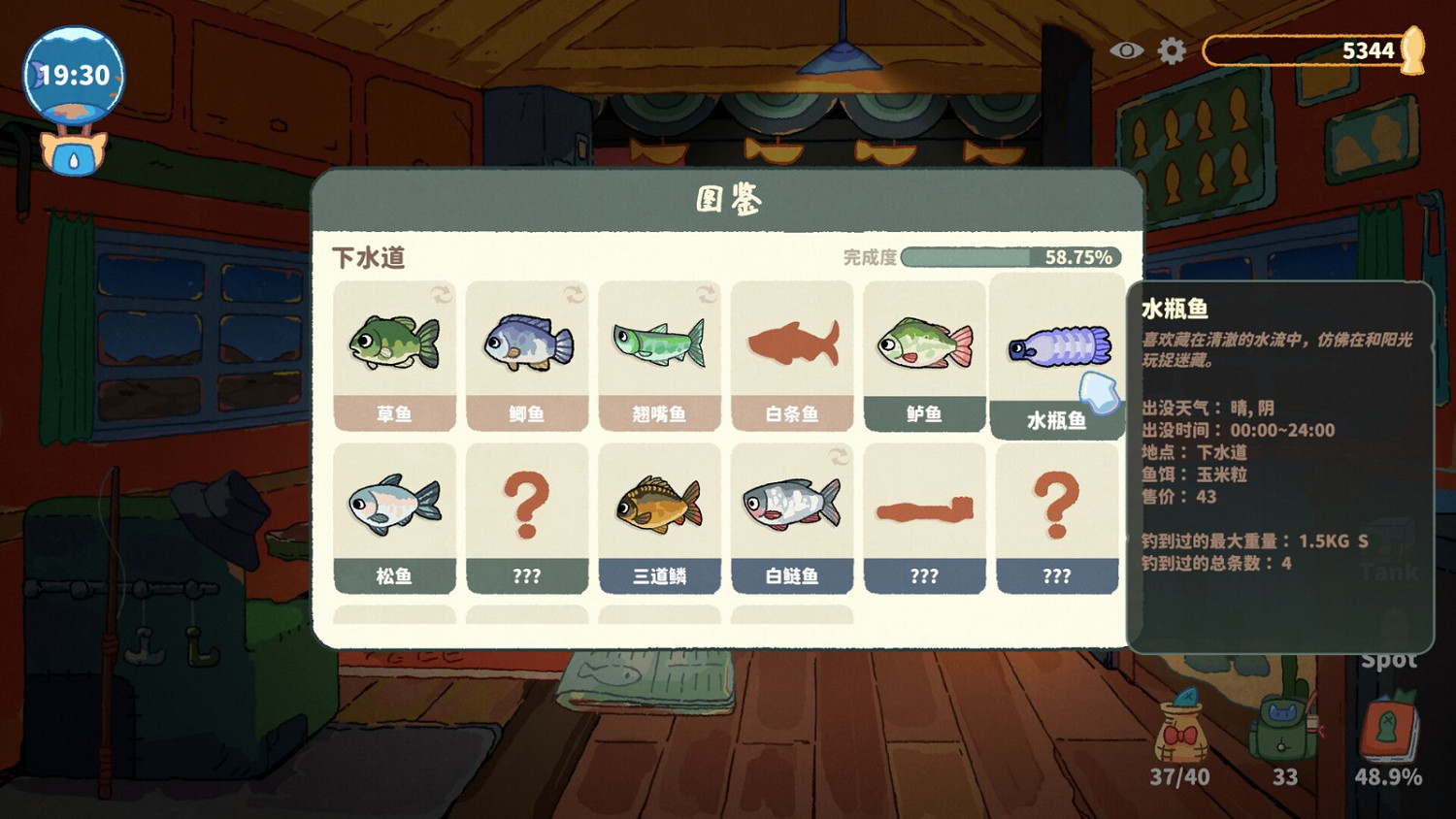Click the refresh arrow on the 草鱼 card
1456x819 pixels.
[x=443, y=293]
